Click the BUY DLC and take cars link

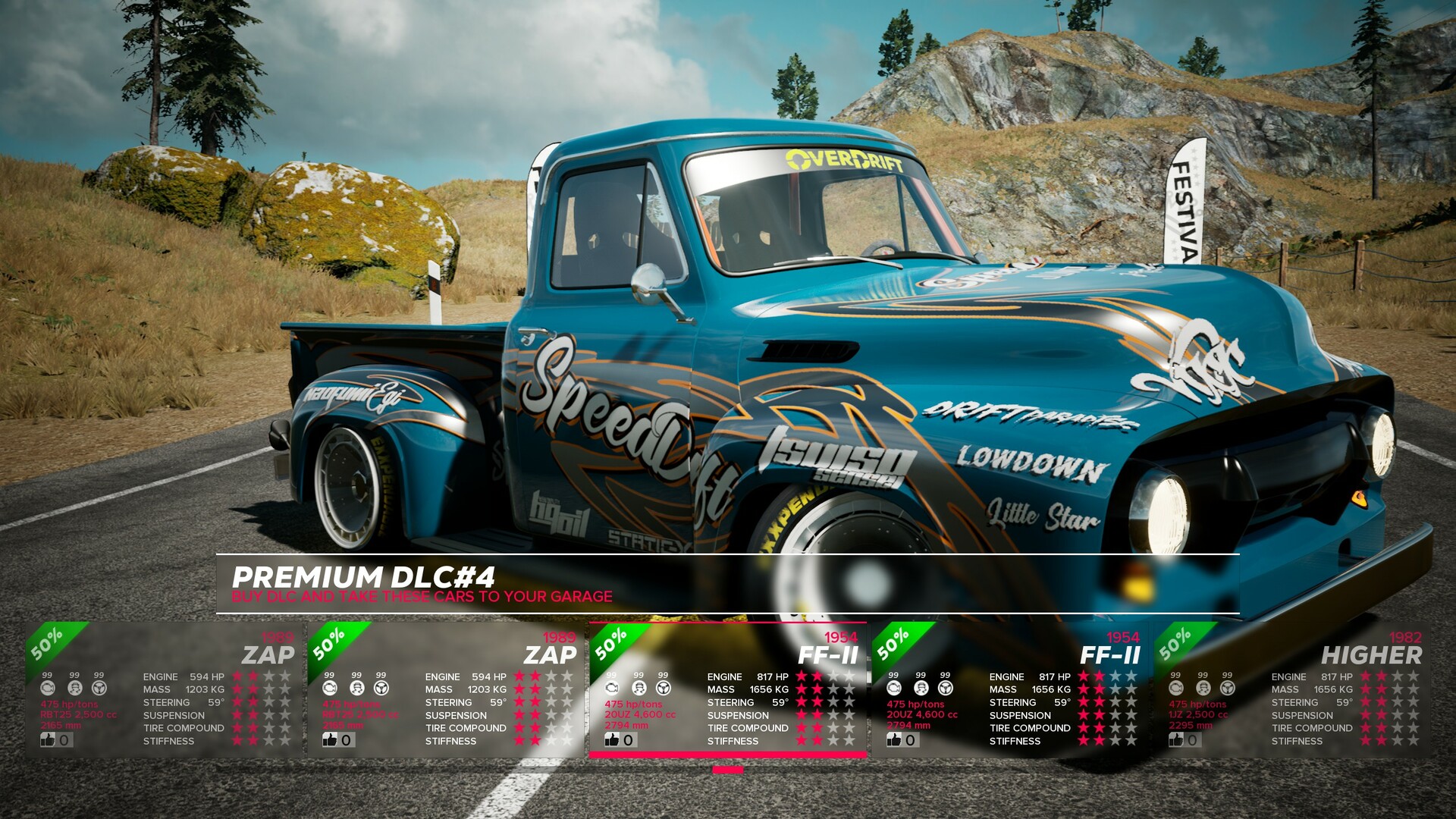(422, 598)
